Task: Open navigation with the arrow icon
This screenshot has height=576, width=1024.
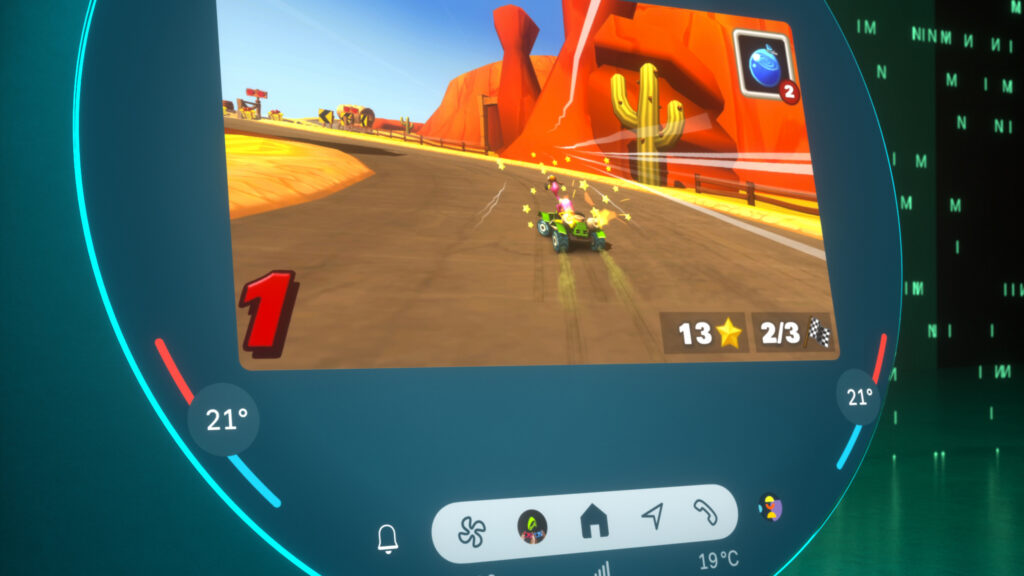Action: 652,516
